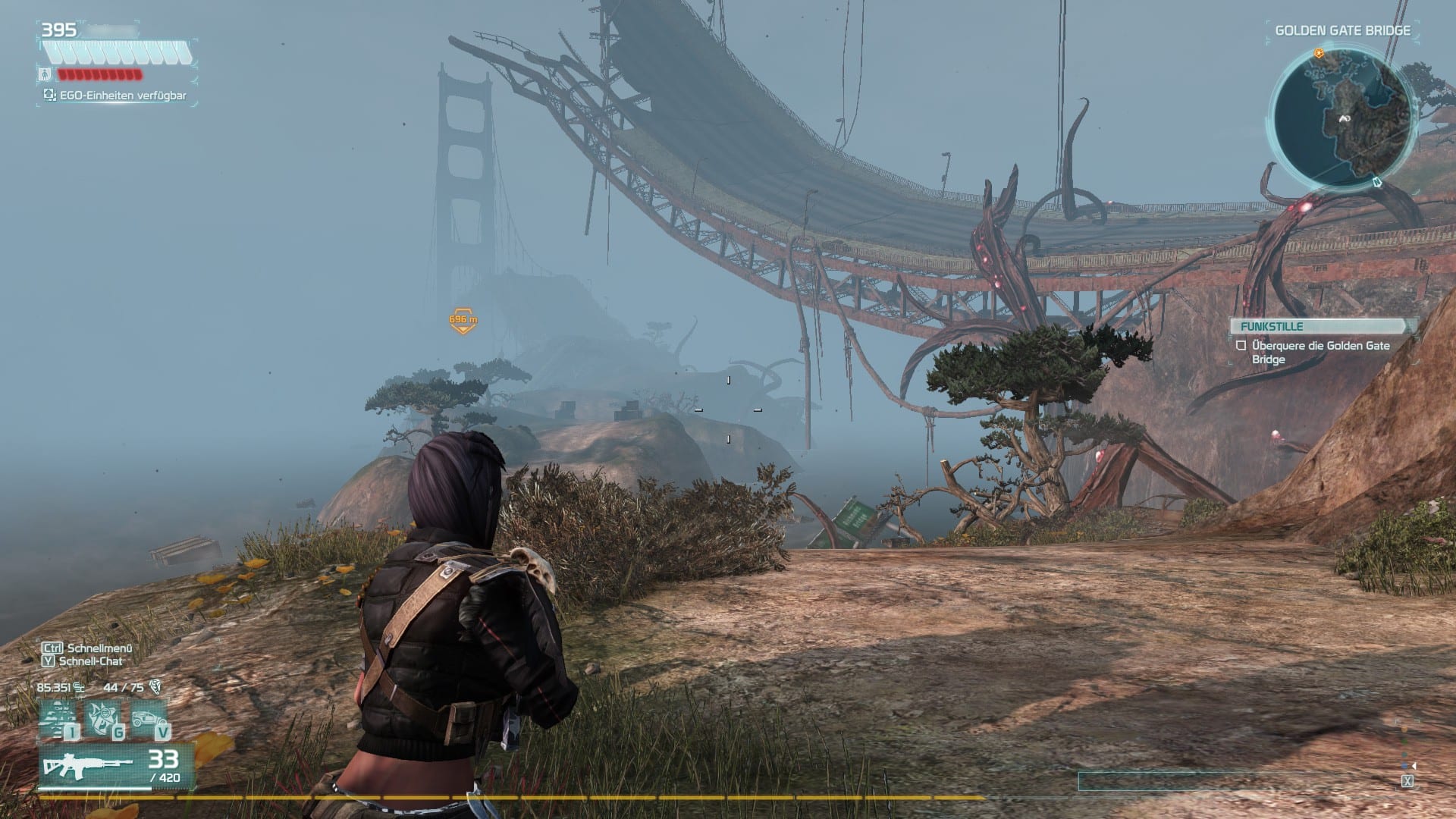1456x819 pixels.
Task: Click the orange 696 m waypoint marker
Action: [x=463, y=320]
